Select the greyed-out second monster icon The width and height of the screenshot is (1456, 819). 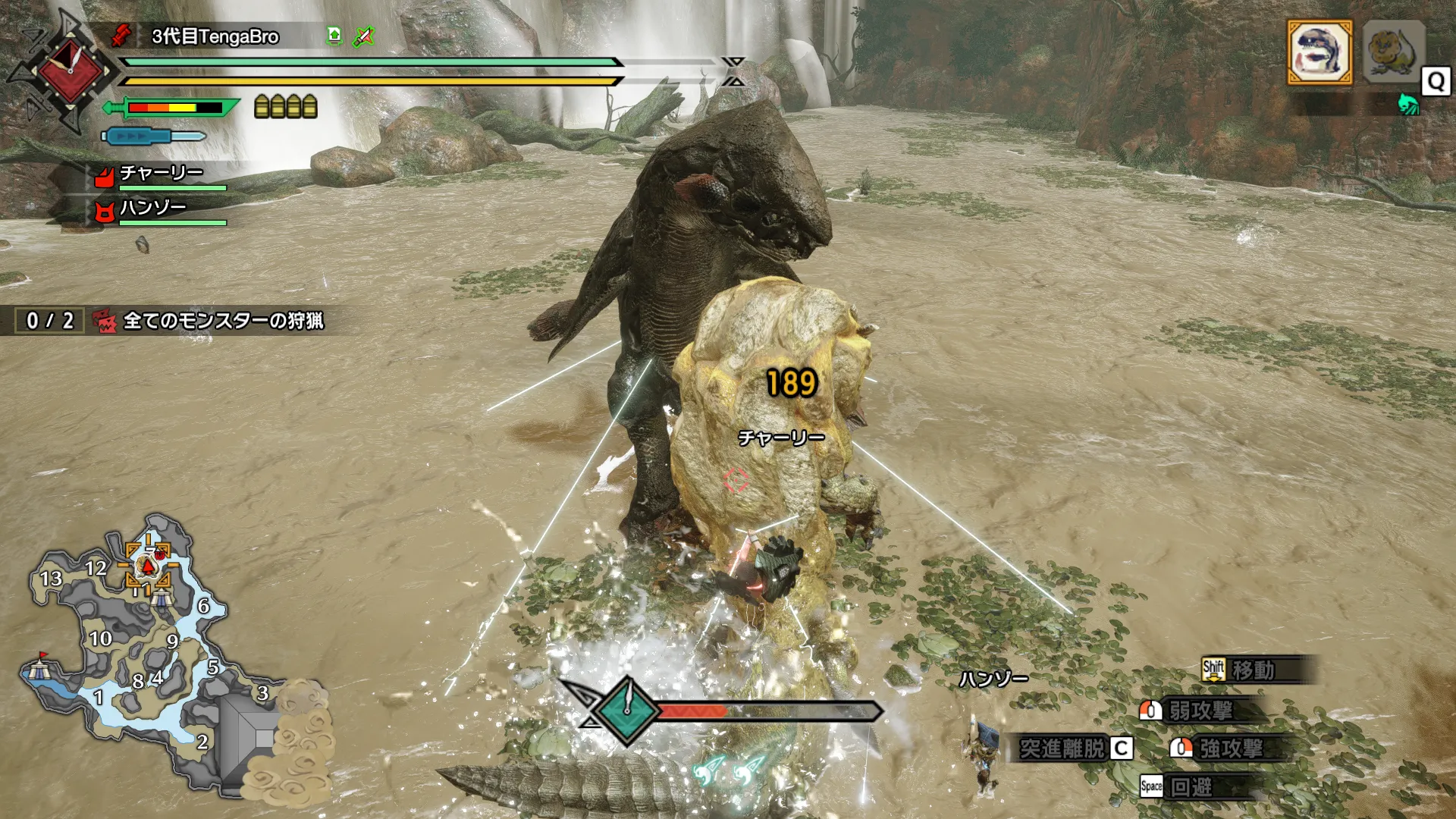click(x=1393, y=52)
